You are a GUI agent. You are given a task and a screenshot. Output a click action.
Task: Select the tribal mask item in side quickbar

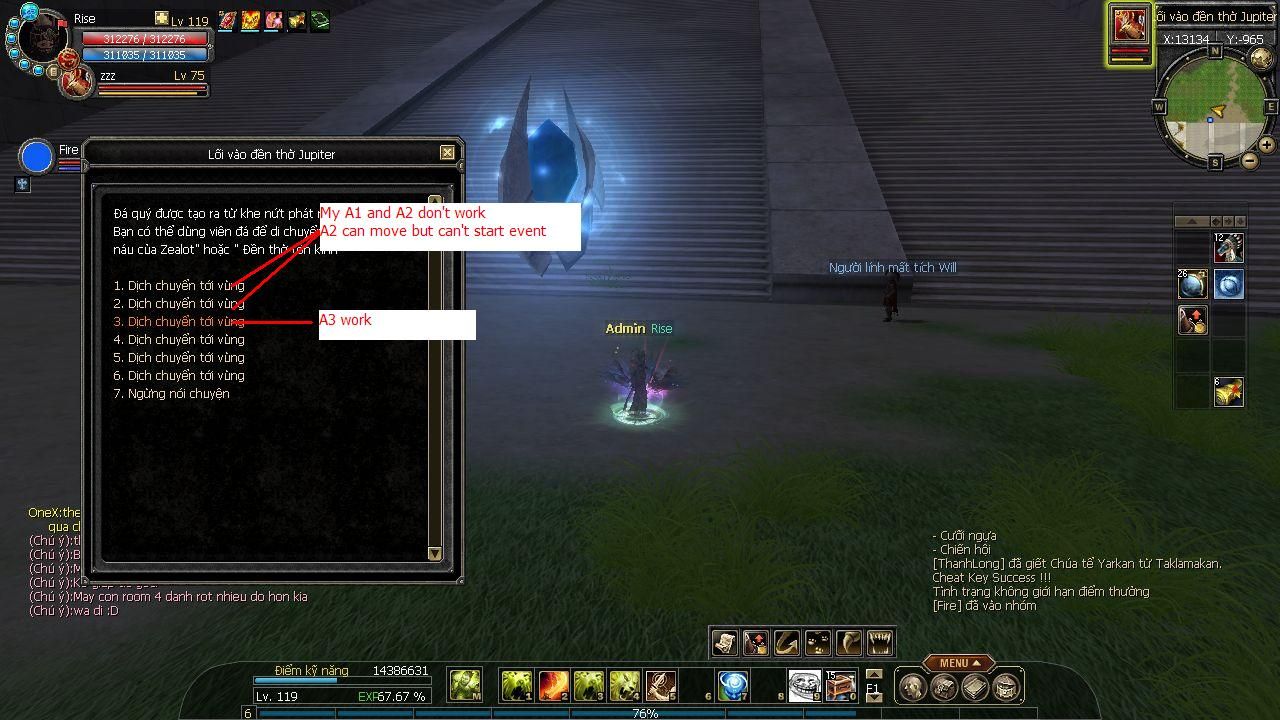coord(1229,246)
